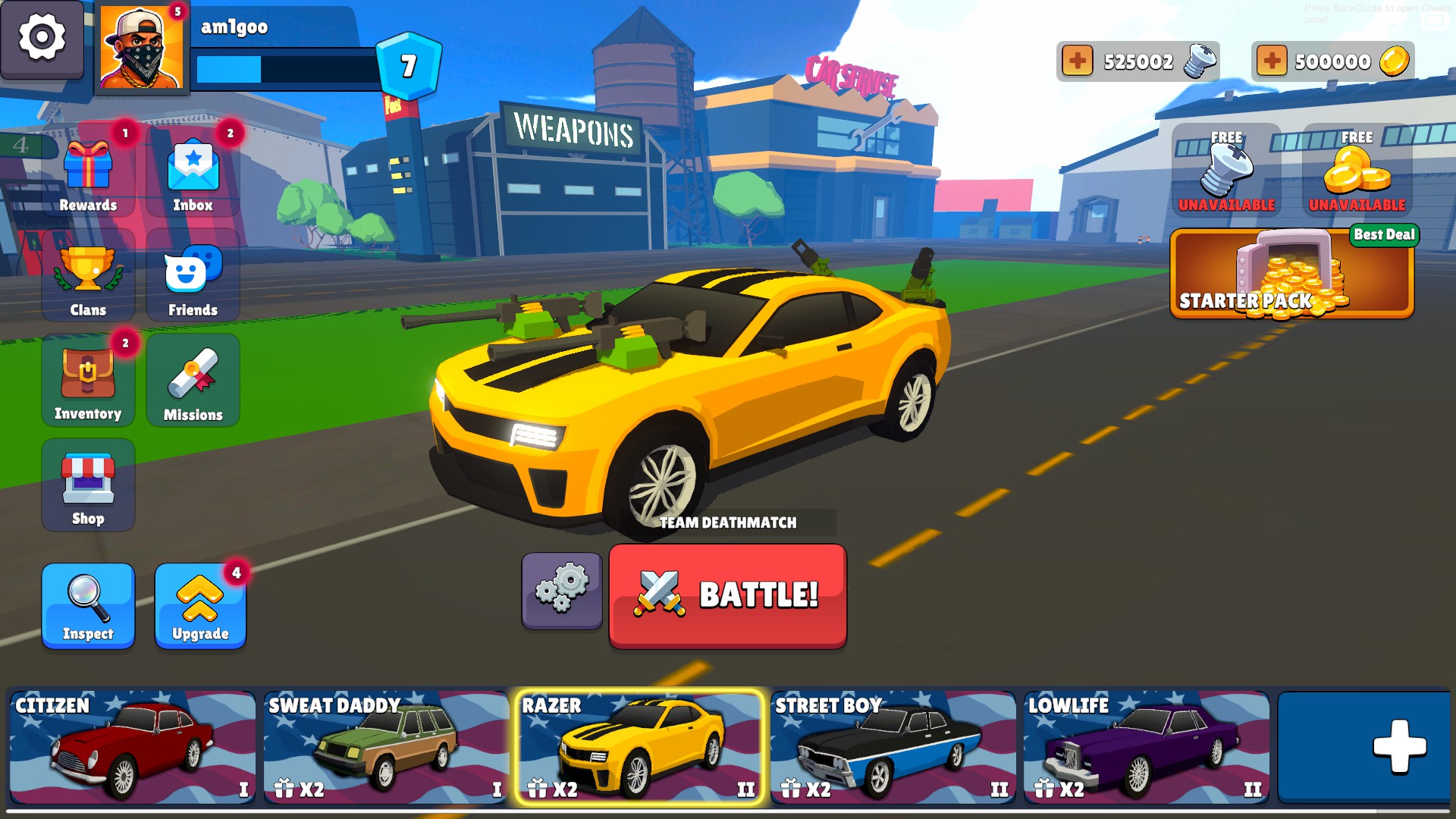
Task: Add more bolts using plus button
Action: pyautogui.click(x=1077, y=61)
